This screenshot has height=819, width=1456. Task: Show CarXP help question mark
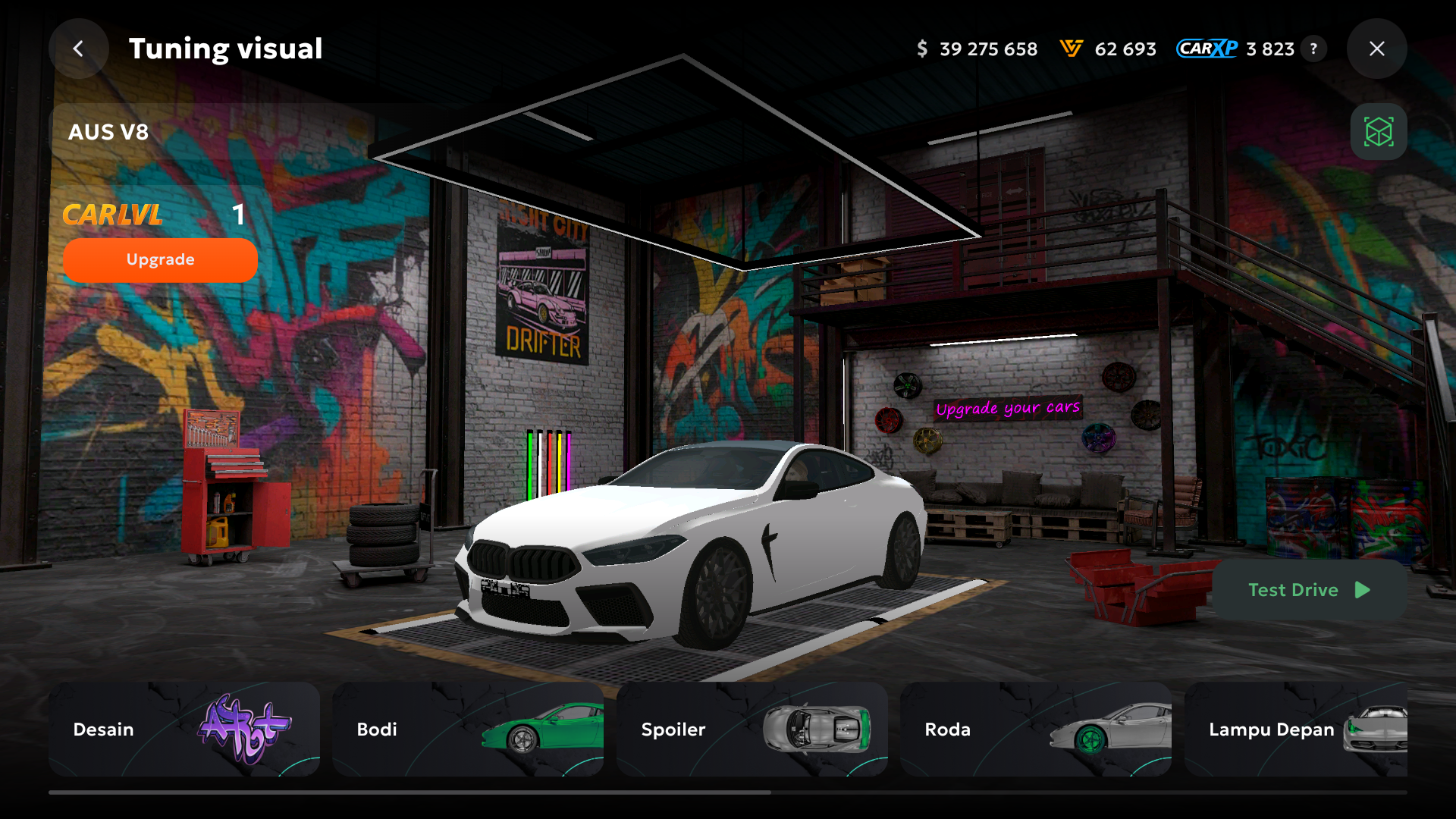(1313, 49)
